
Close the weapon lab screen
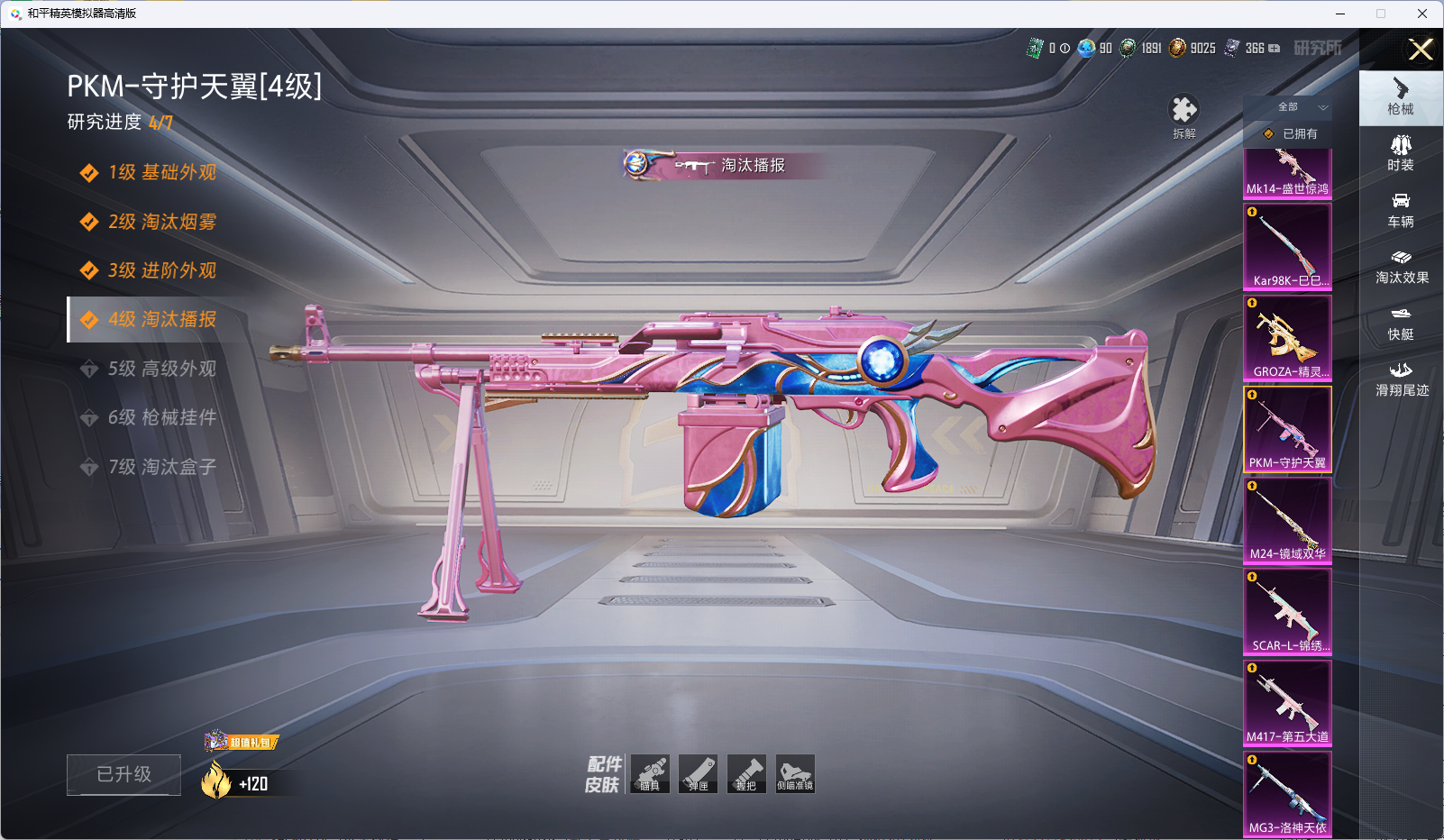tap(1420, 50)
